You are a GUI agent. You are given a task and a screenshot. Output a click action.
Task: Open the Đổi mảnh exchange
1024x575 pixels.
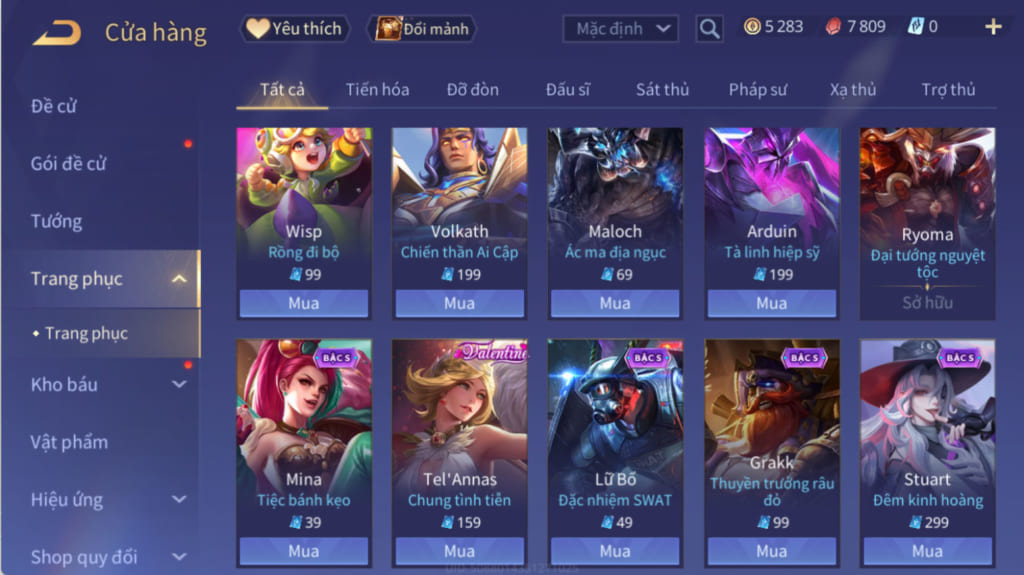[x=423, y=29]
